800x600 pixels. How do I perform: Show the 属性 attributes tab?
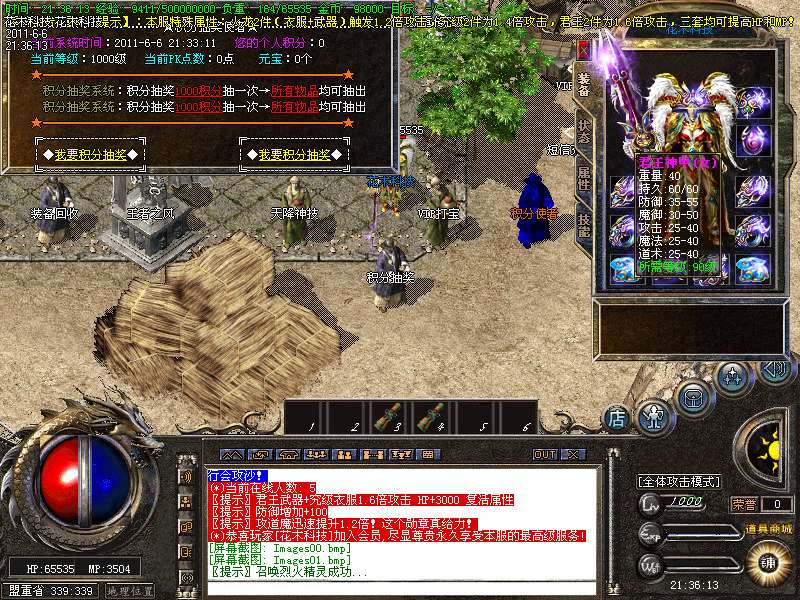tap(584, 179)
